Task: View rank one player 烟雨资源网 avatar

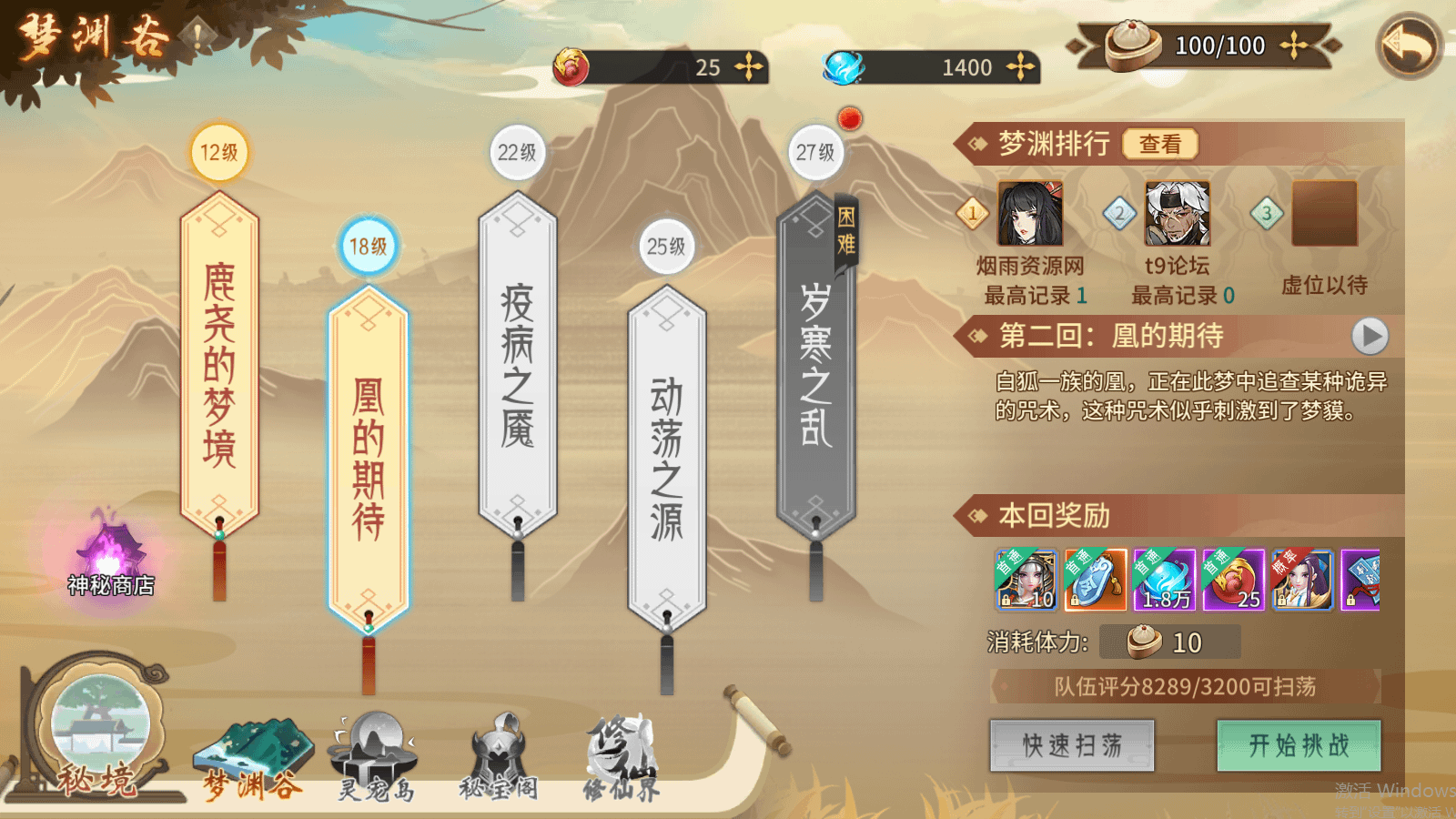Action: [x=1030, y=214]
